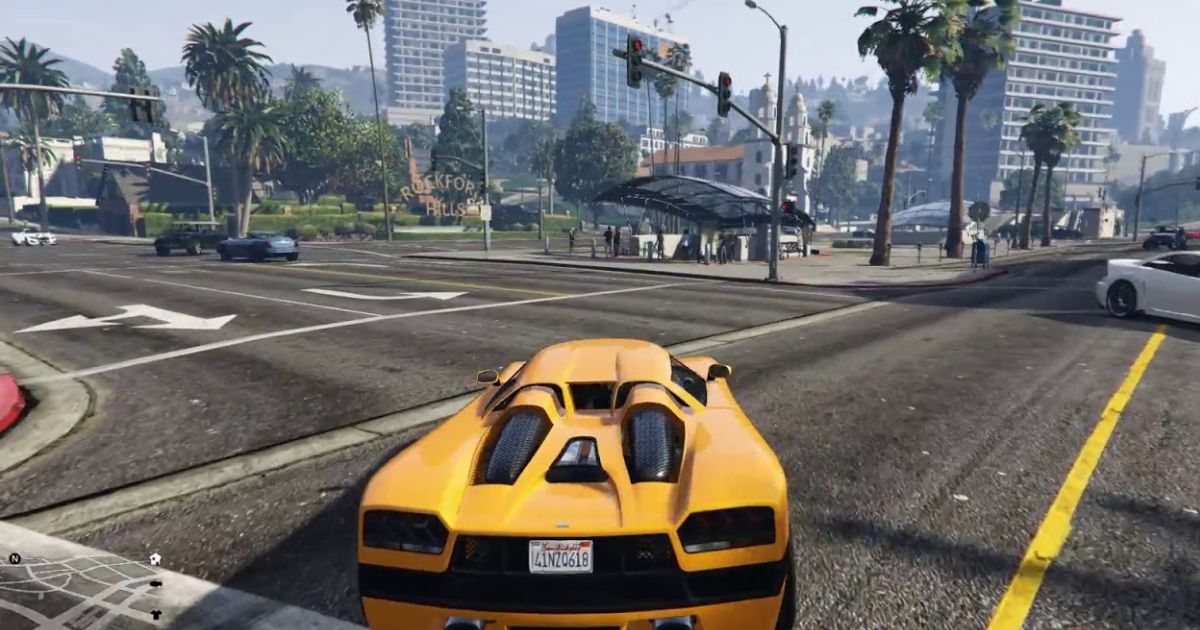Select the north compass marker on minimap
This screenshot has height=630, width=1200.
pyautogui.click(x=14, y=558)
